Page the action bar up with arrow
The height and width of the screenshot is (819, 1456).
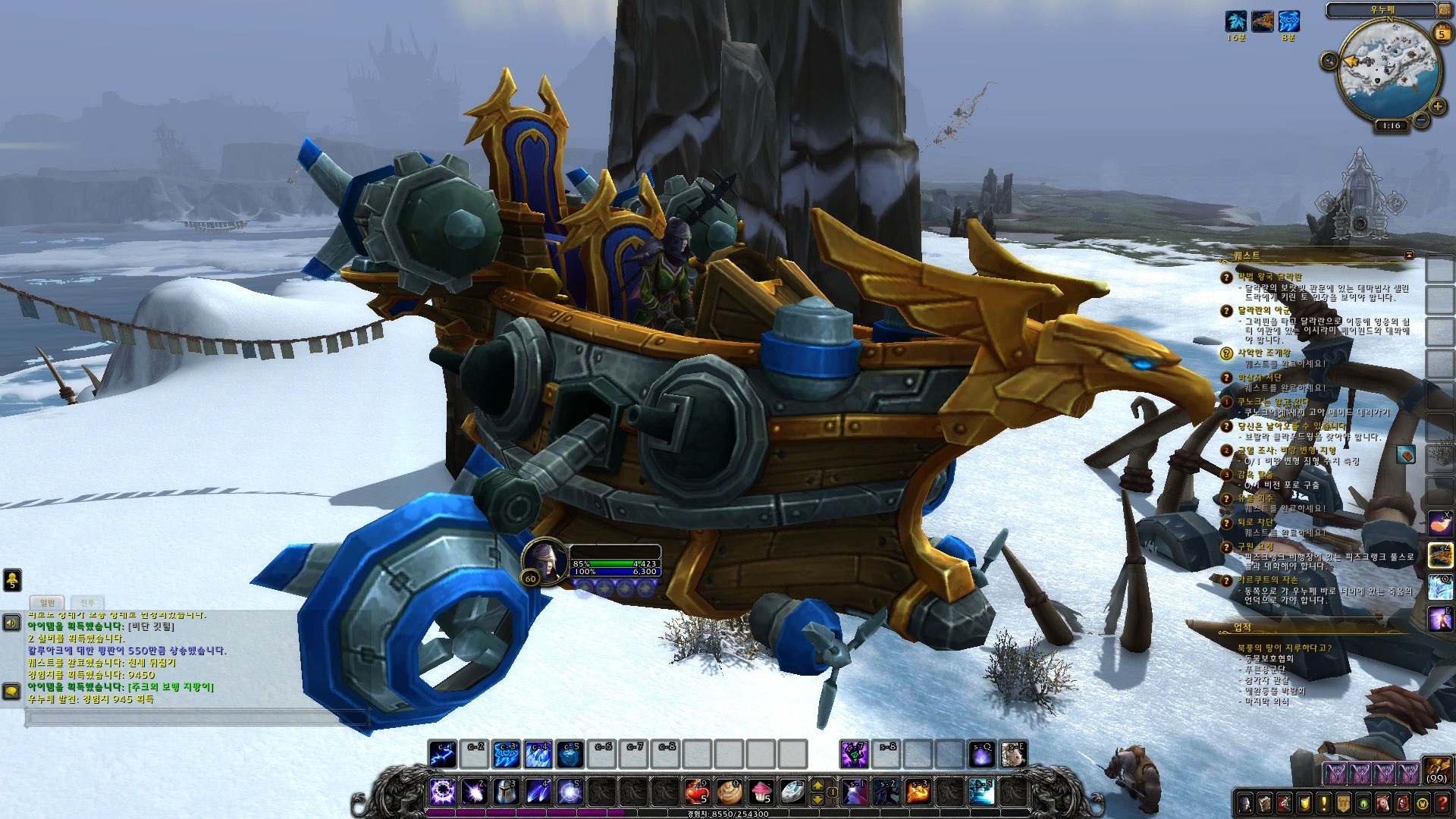[817, 786]
